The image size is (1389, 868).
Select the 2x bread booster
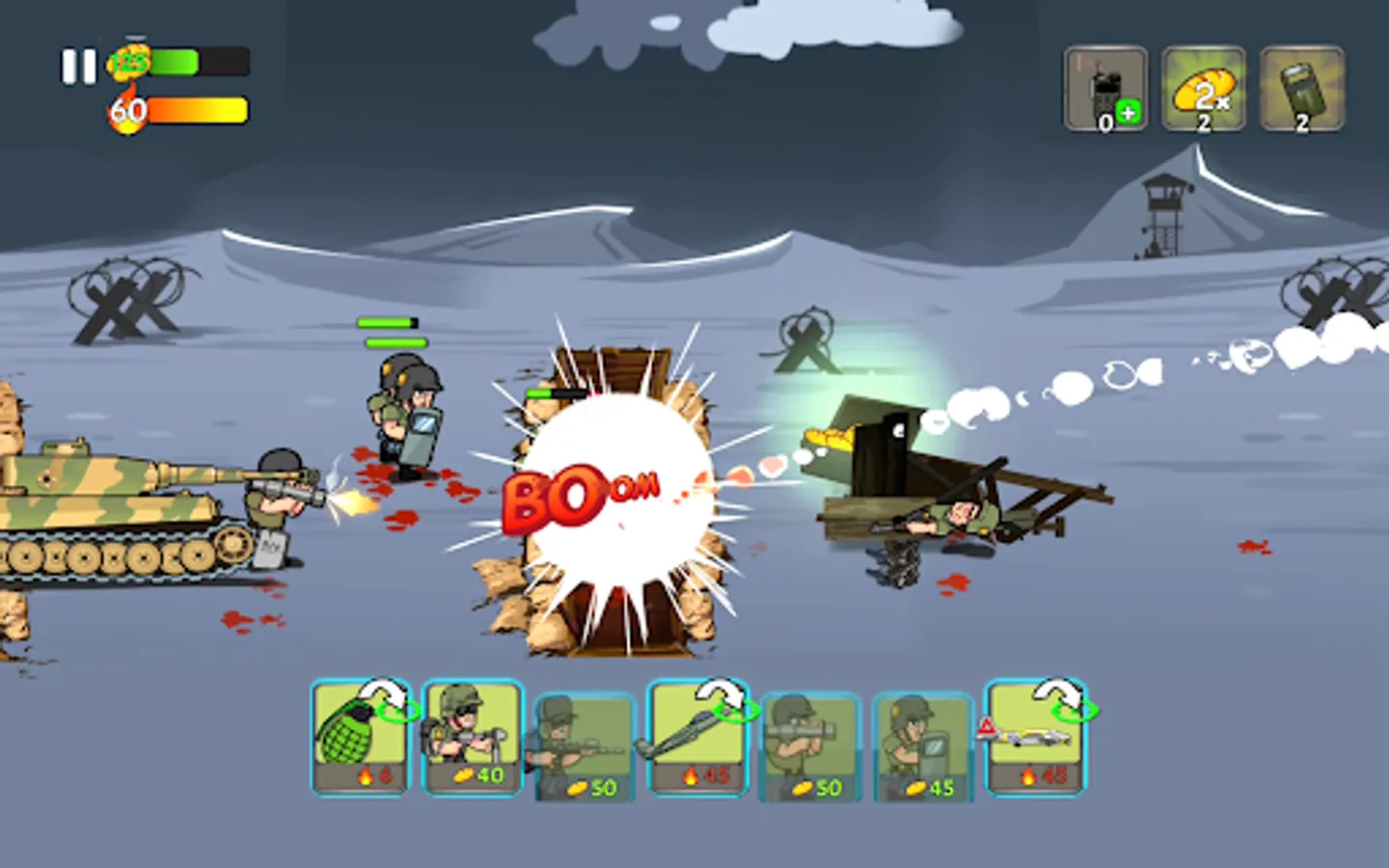[1204, 87]
